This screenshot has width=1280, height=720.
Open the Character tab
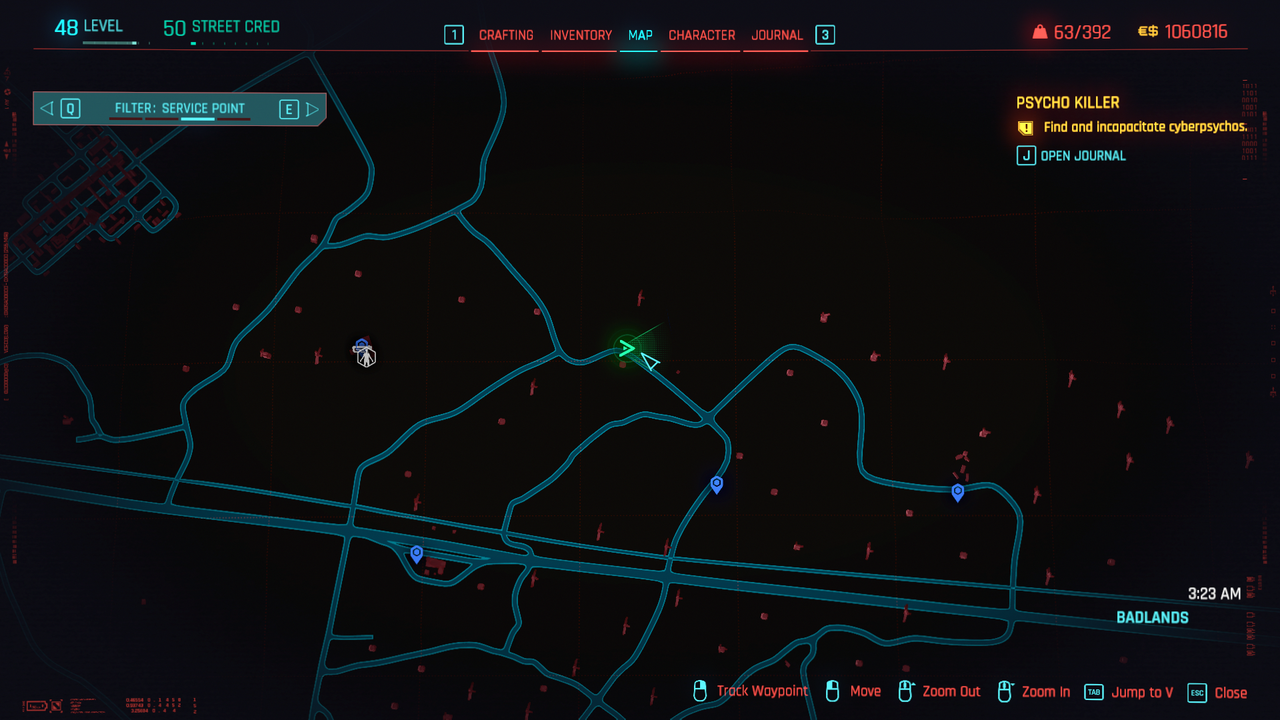tap(701, 35)
